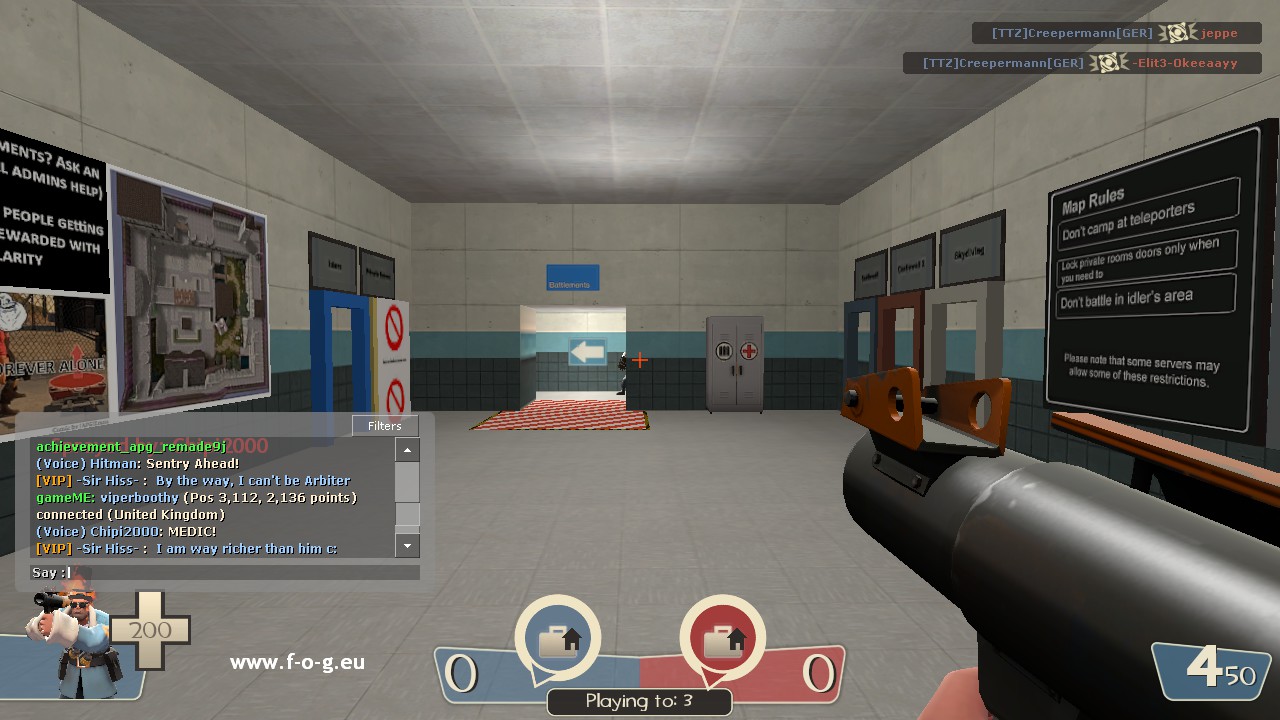1280x720 pixels.
Task: Open the chat Filters button
Action: click(385, 426)
